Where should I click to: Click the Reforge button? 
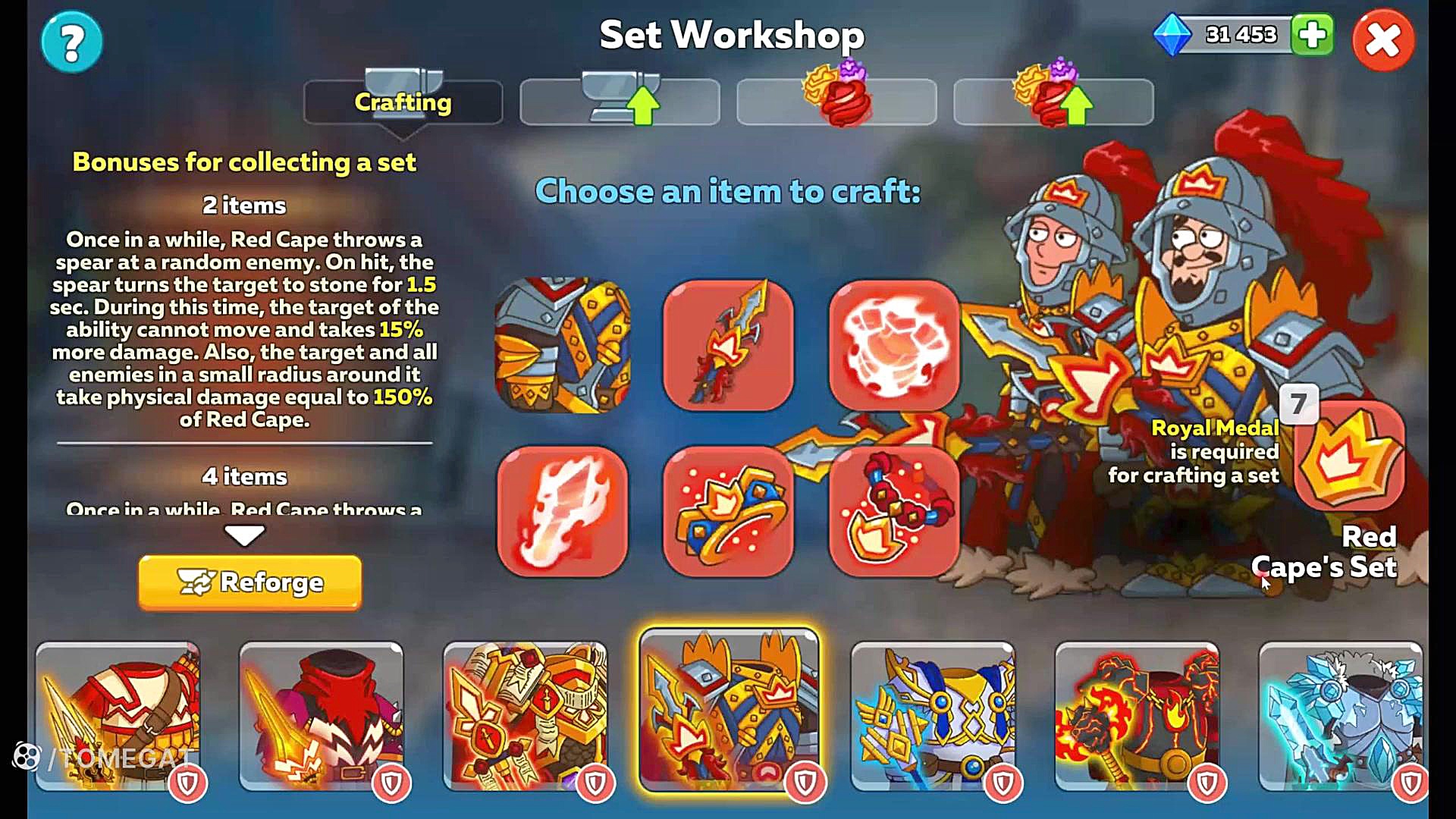(250, 582)
